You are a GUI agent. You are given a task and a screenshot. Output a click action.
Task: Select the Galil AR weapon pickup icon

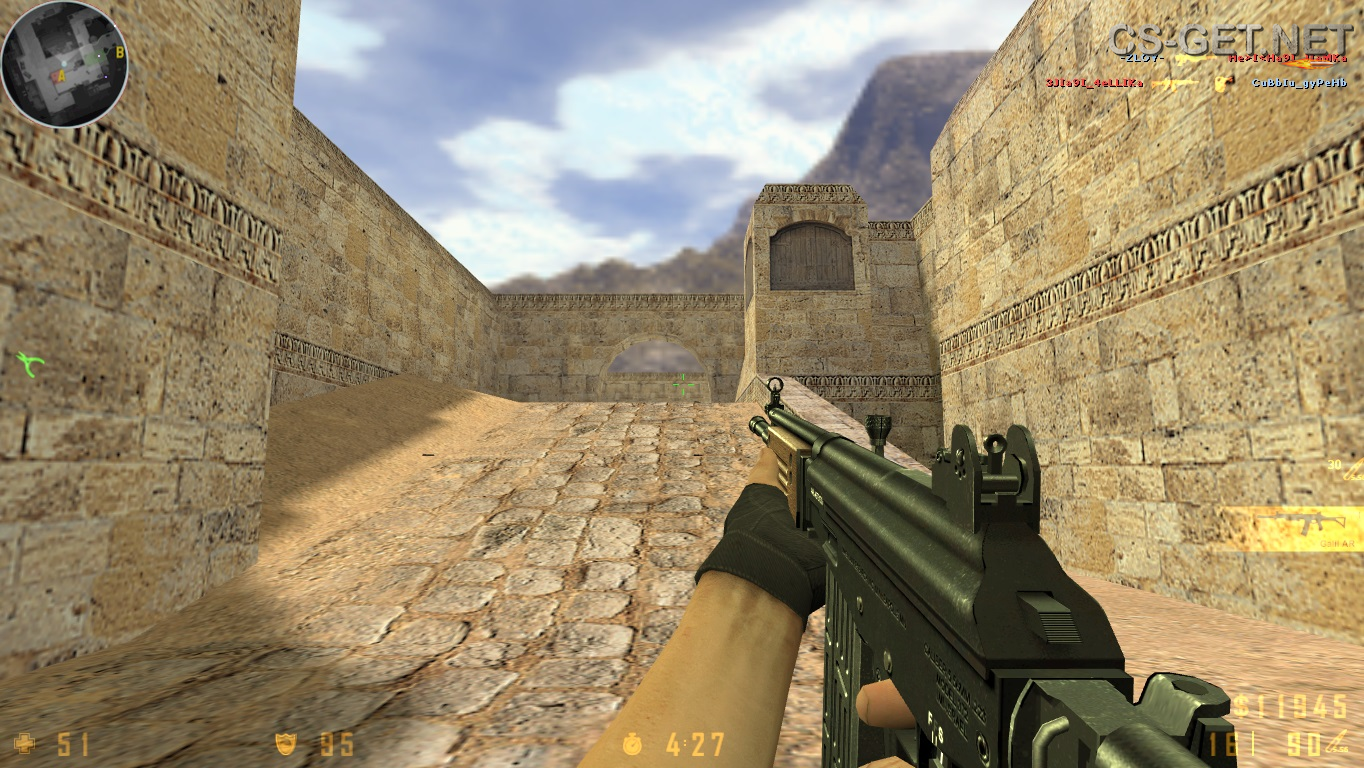(x=1297, y=524)
